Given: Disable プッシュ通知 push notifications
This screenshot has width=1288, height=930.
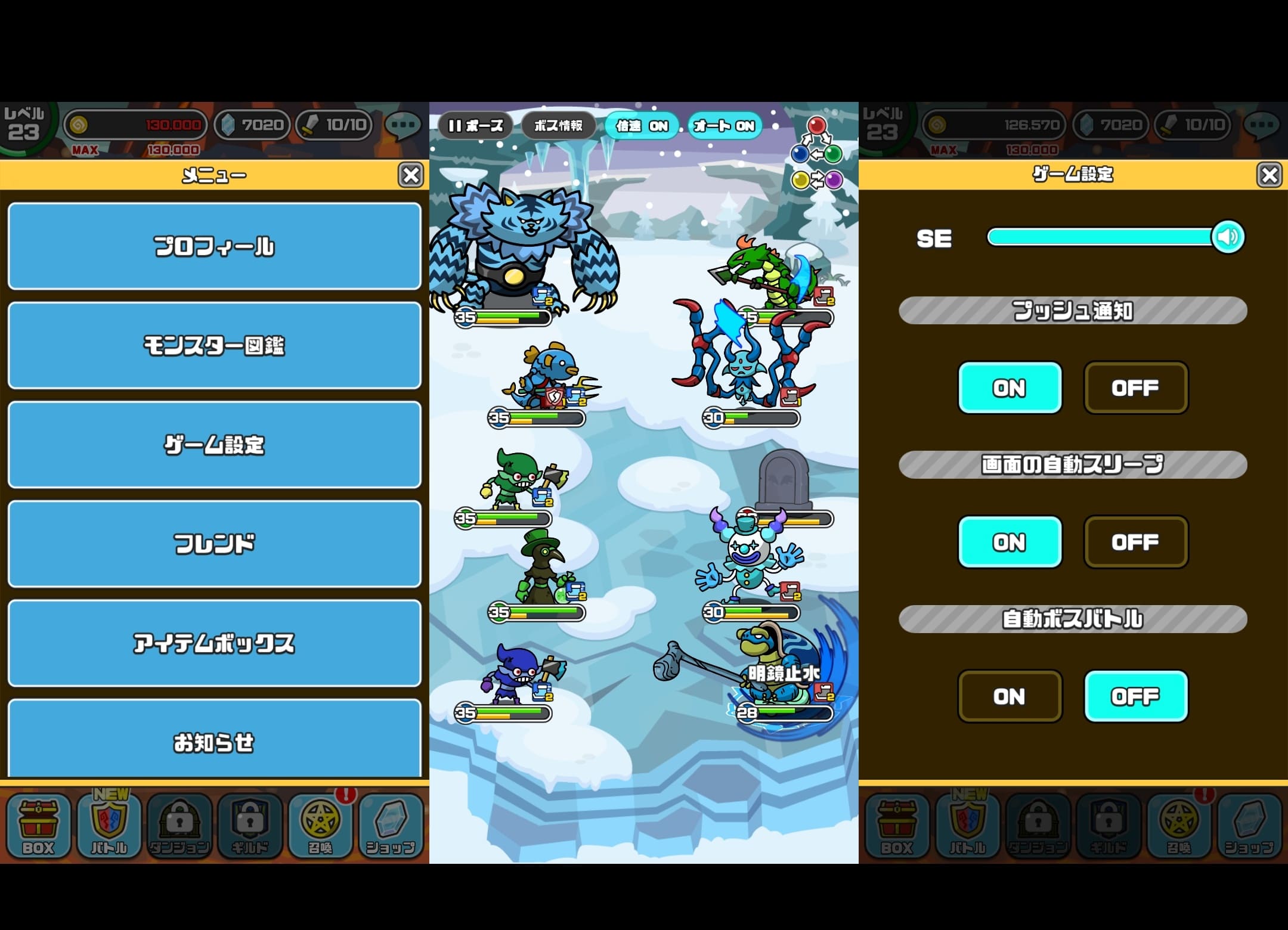Looking at the screenshot, I should (x=1135, y=388).
